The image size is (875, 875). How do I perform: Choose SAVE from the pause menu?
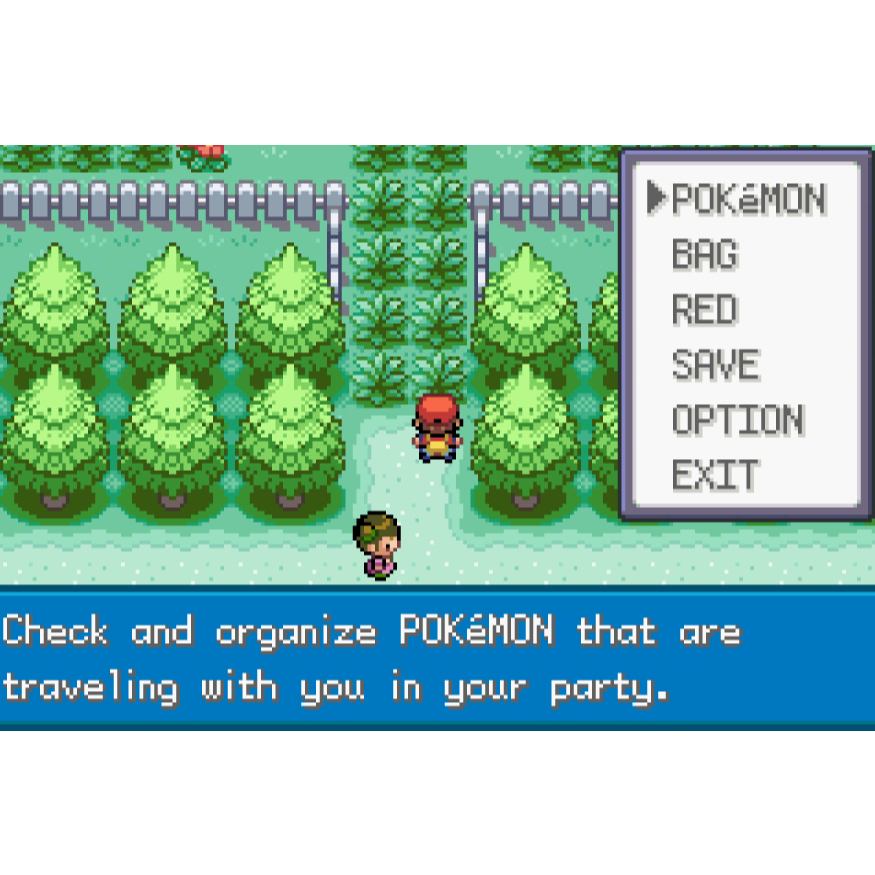pyautogui.click(x=715, y=365)
